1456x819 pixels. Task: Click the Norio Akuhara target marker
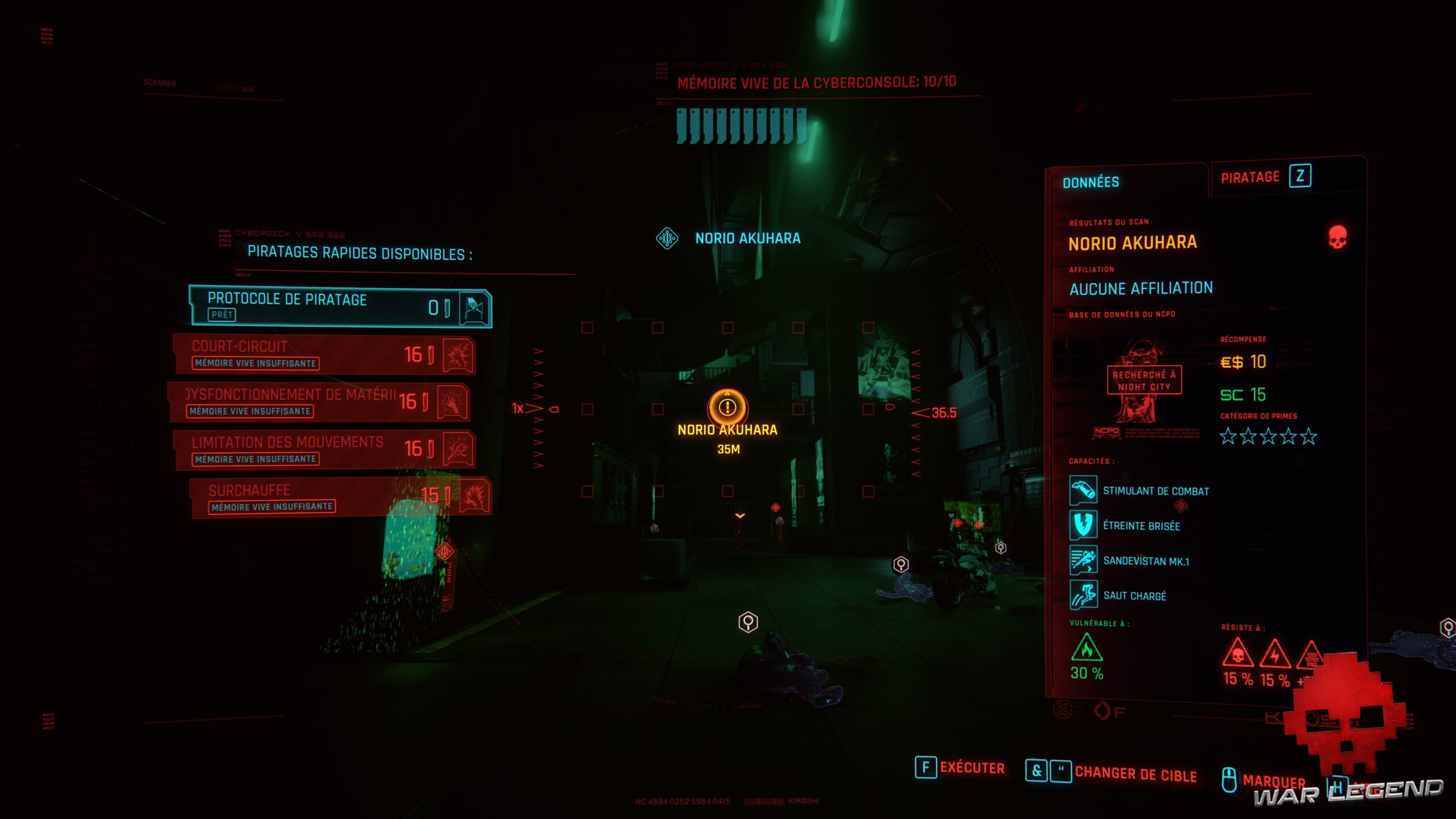pyautogui.click(x=727, y=407)
